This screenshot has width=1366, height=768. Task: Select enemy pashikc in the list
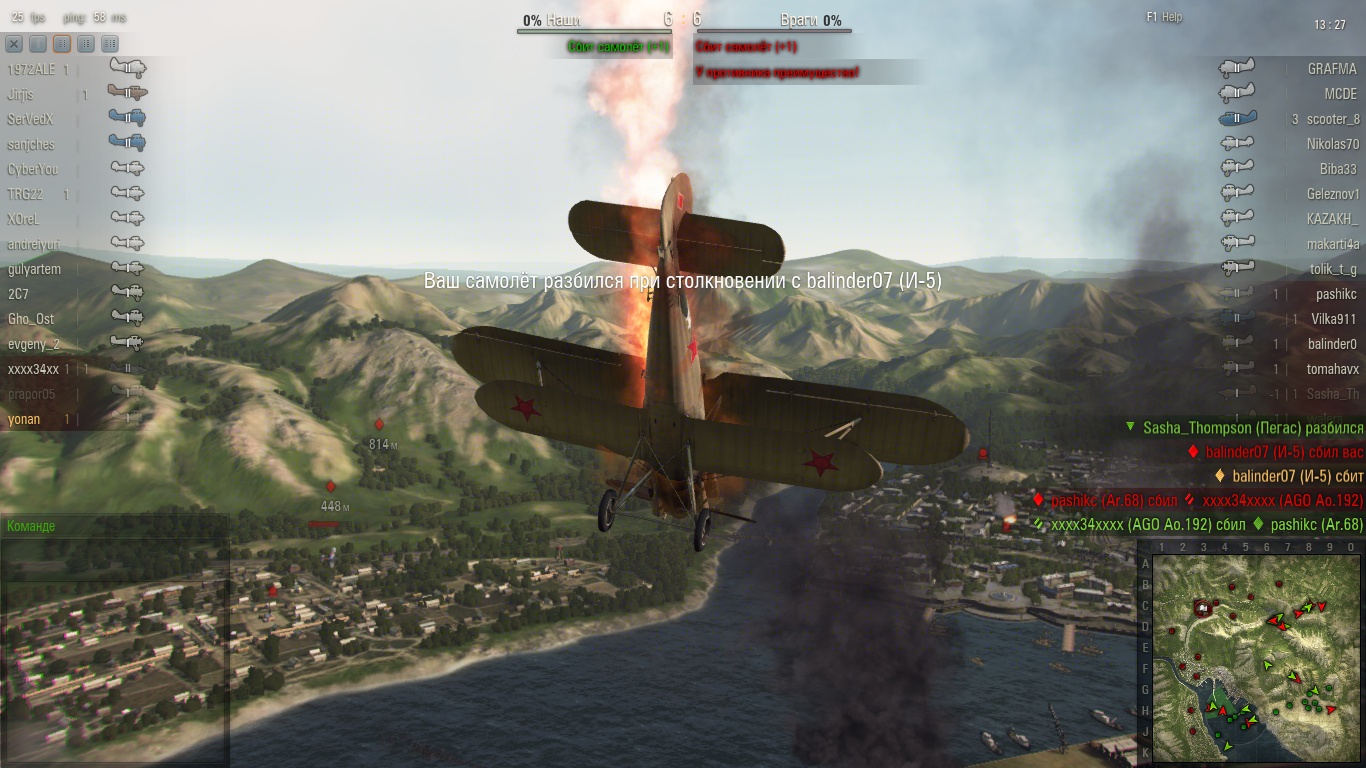pos(1335,295)
